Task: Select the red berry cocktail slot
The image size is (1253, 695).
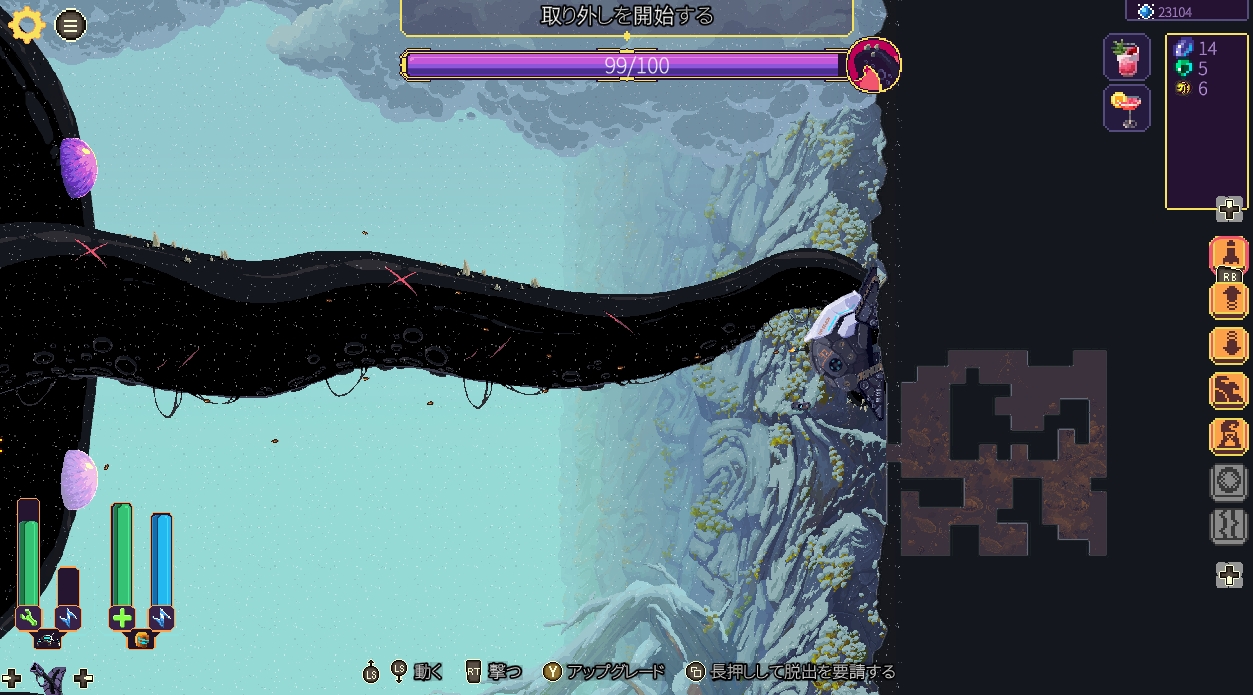Action: (1127, 57)
